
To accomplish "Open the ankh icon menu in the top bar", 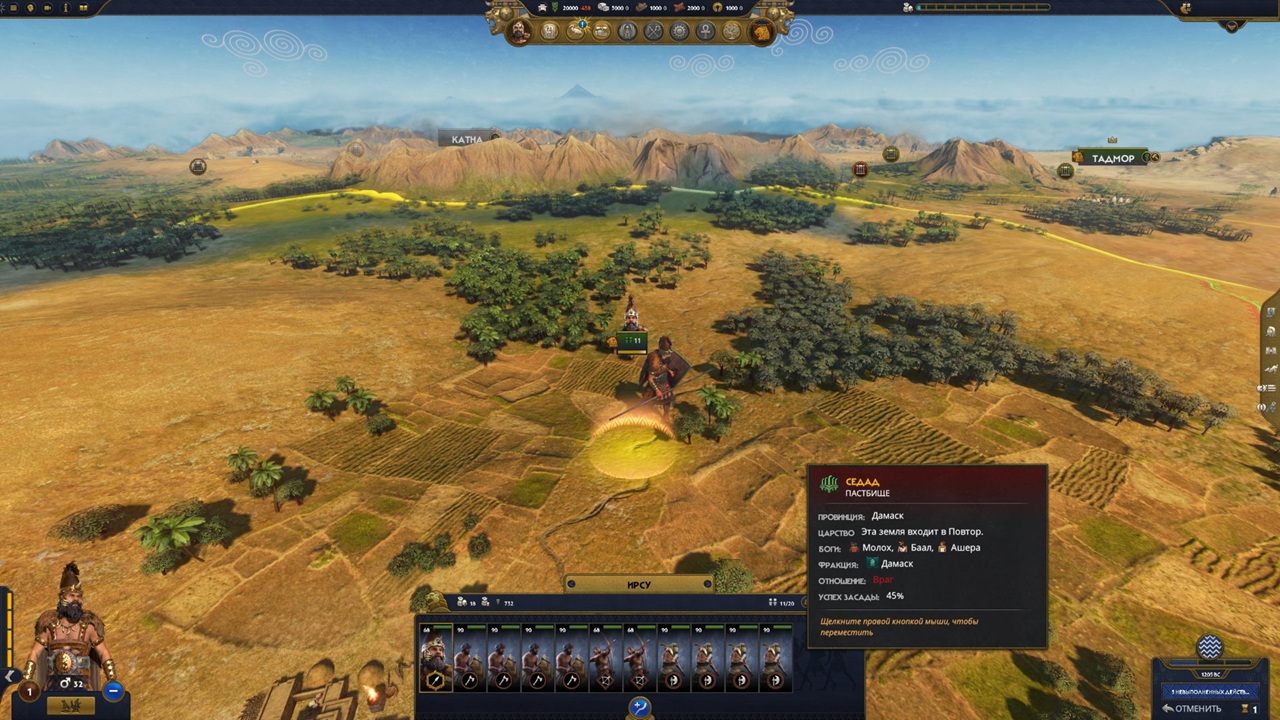I will coord(705,31).
